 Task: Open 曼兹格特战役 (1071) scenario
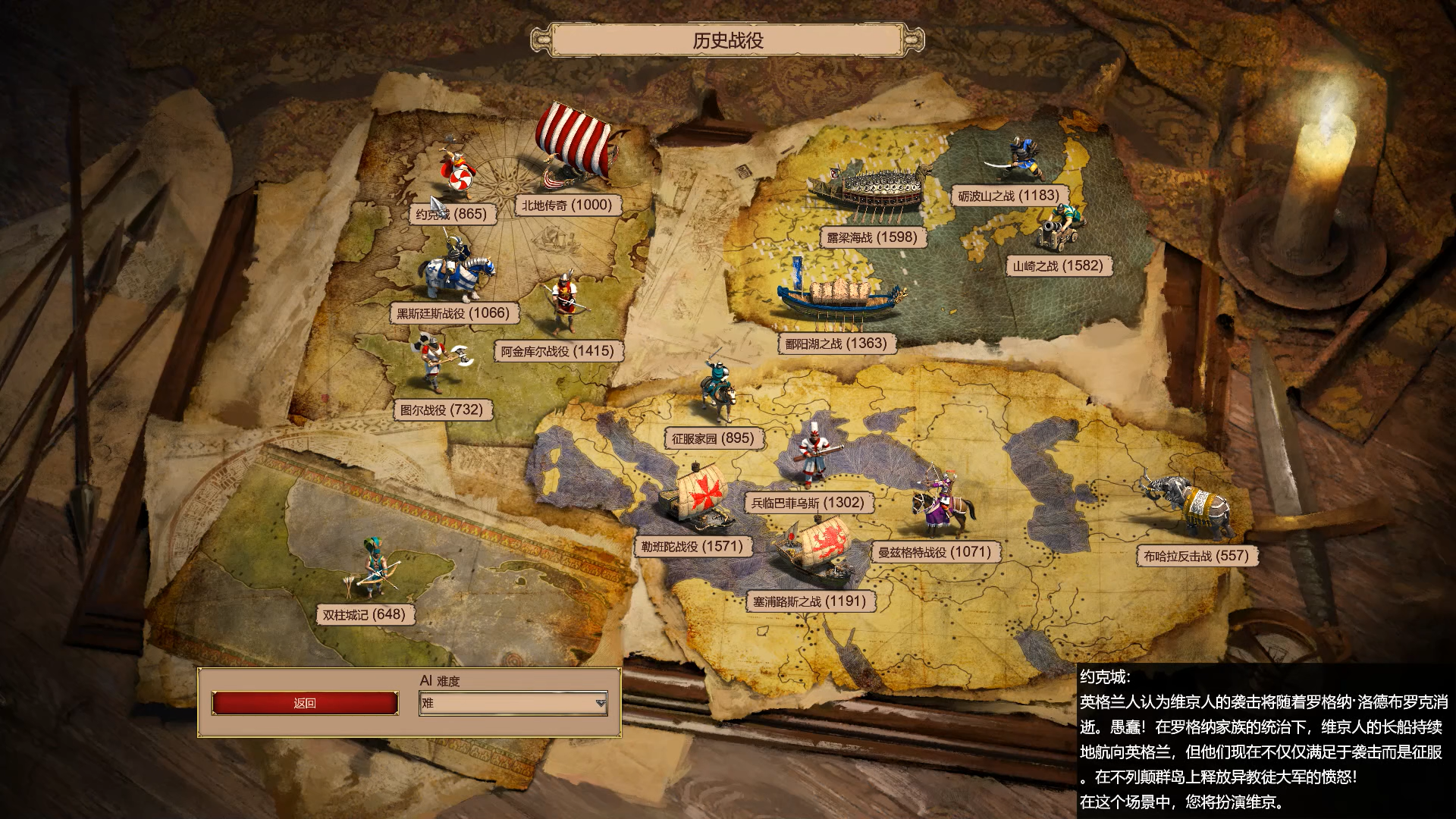tap(935, 552)
